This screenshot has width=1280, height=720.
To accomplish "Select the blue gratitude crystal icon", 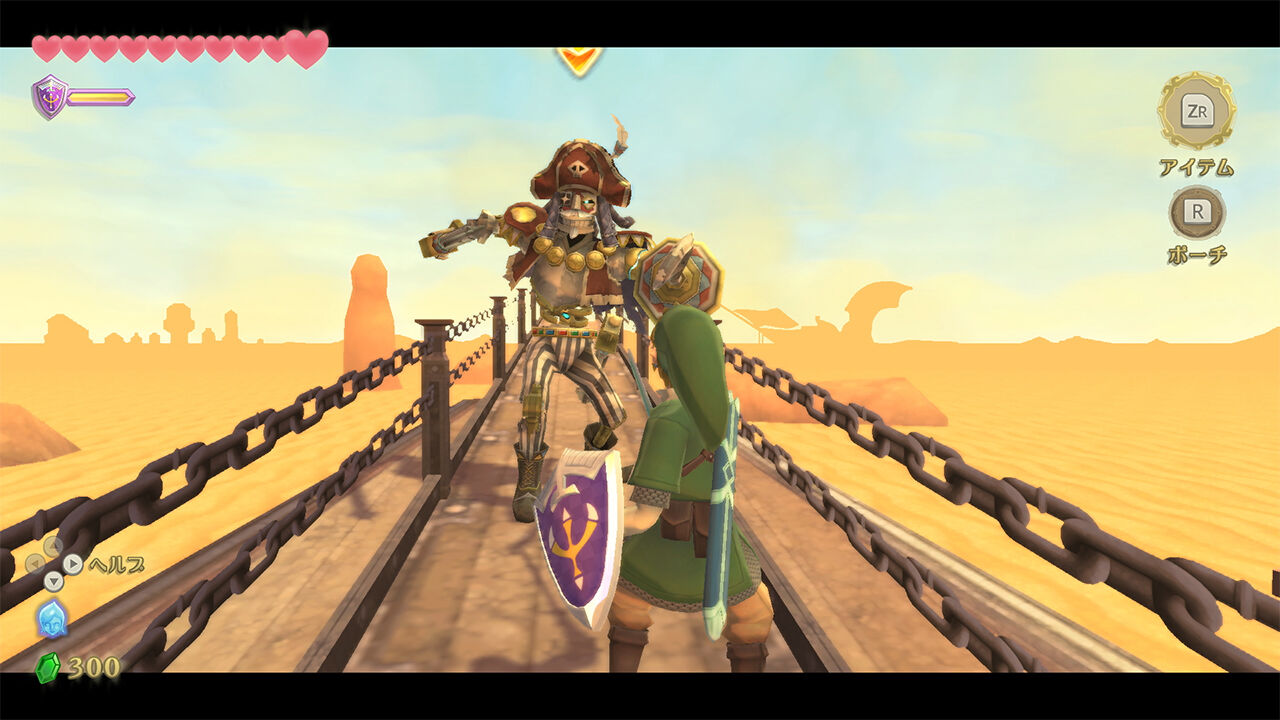I will click(x=52, y=618).
